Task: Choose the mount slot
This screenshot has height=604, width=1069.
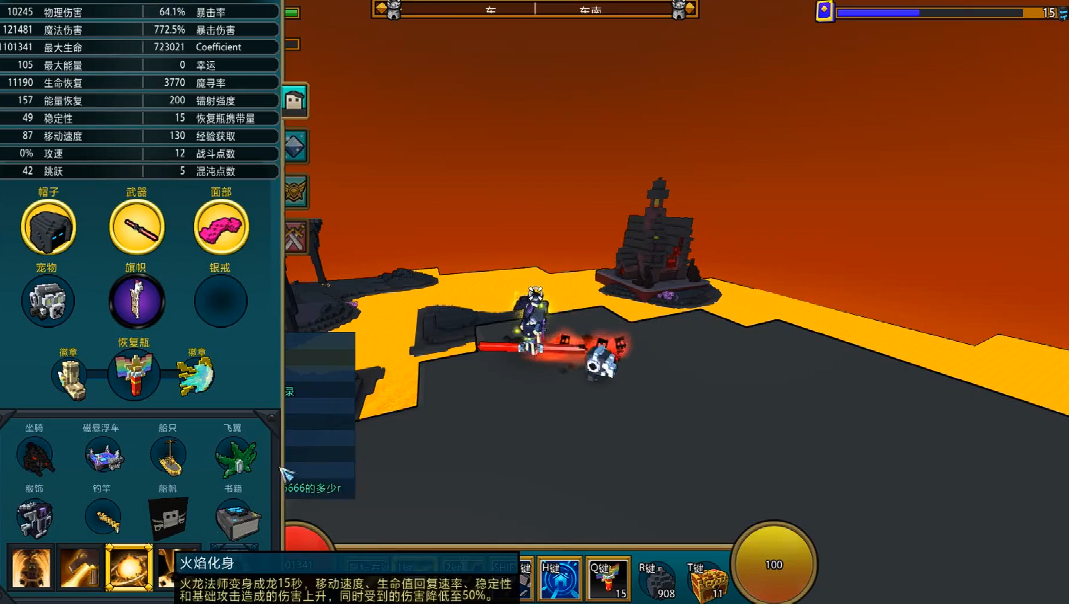Action: point(35,456)
